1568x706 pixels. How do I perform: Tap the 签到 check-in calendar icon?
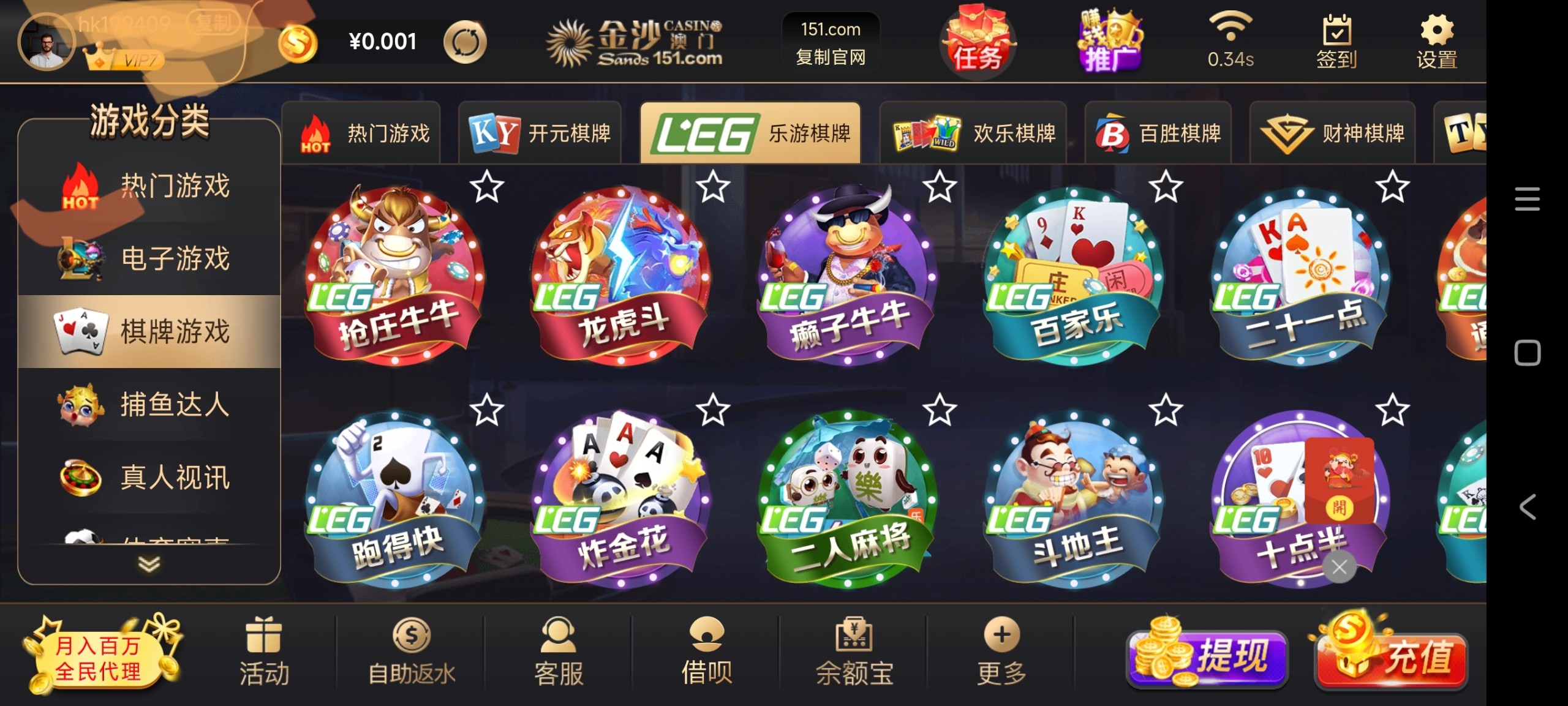tap(1335, 40)
